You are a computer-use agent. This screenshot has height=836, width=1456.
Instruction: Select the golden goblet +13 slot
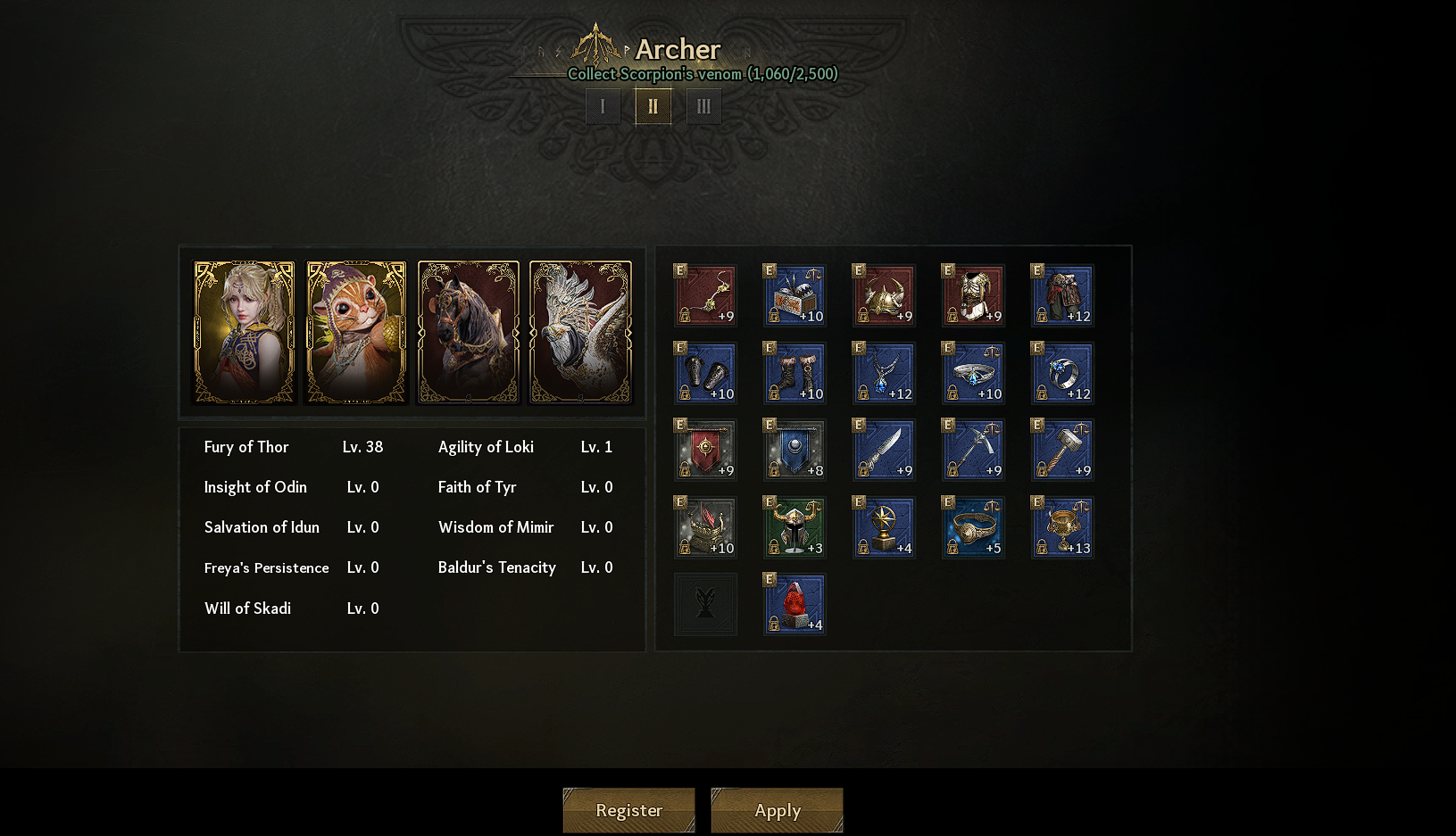(1062, 527)
